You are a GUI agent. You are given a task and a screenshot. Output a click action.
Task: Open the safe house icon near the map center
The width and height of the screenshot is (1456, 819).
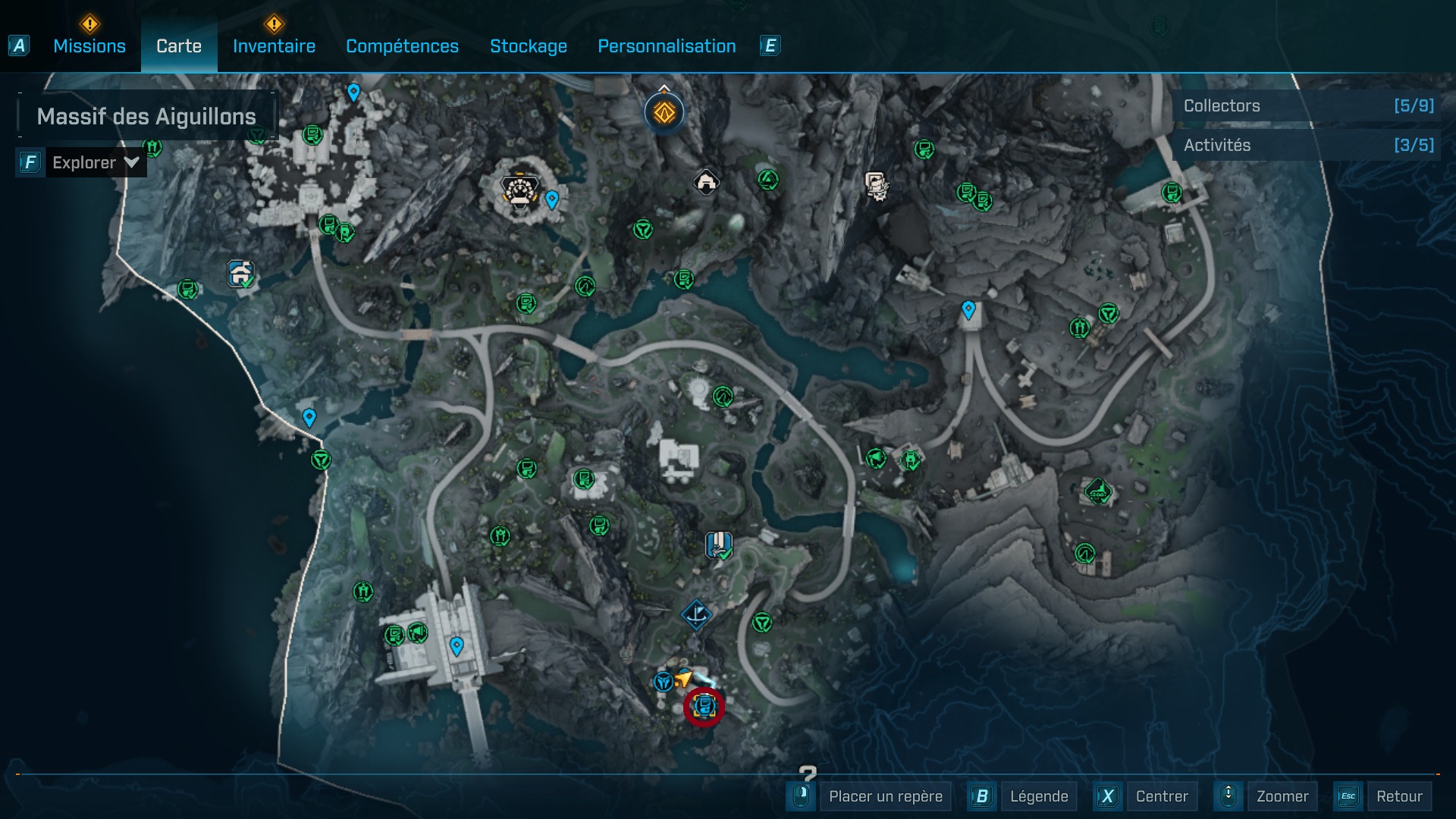[x=706, y=182]
